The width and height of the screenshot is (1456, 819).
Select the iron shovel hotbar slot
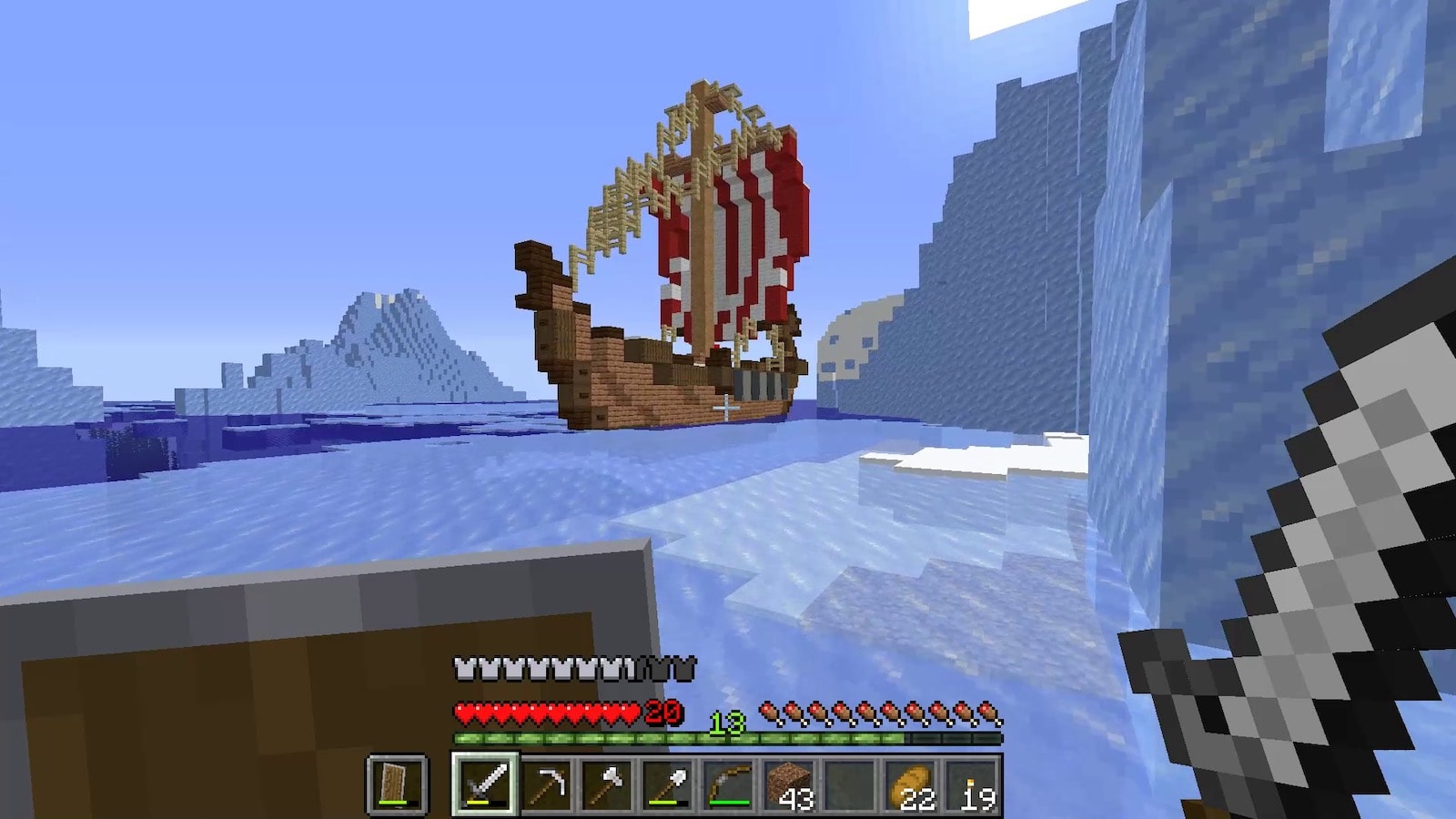coord(668,784)
